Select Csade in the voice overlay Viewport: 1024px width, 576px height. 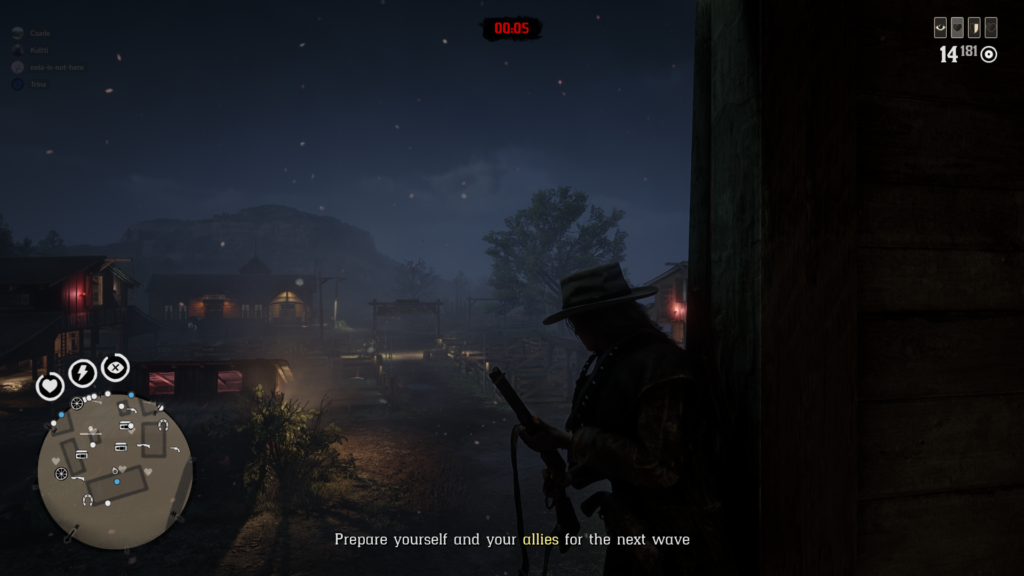(x=40, y=33)
